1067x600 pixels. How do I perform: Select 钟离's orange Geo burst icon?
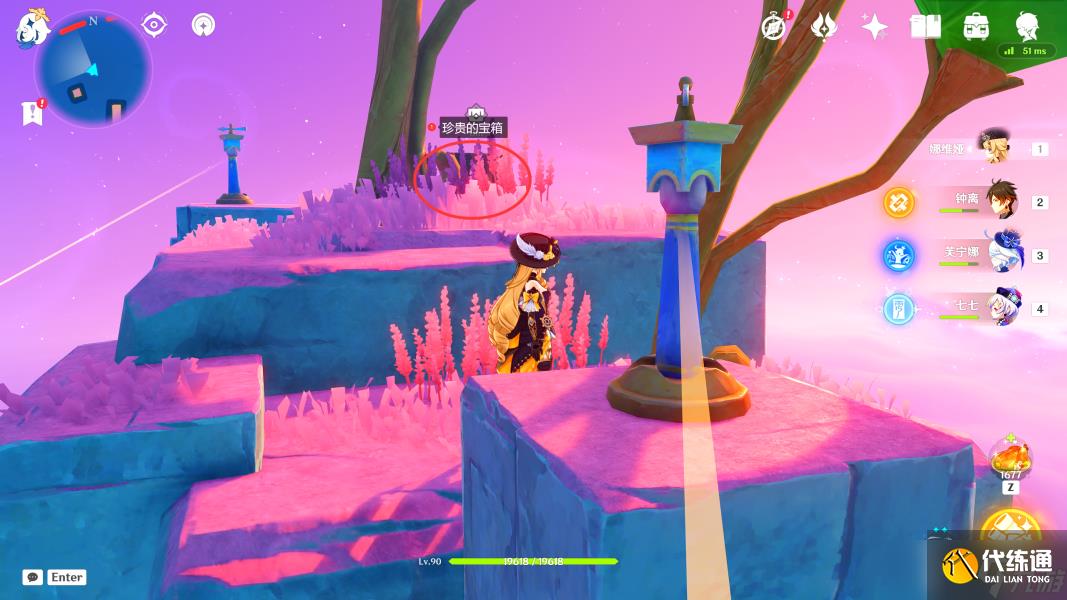click(x=898, y=202)
